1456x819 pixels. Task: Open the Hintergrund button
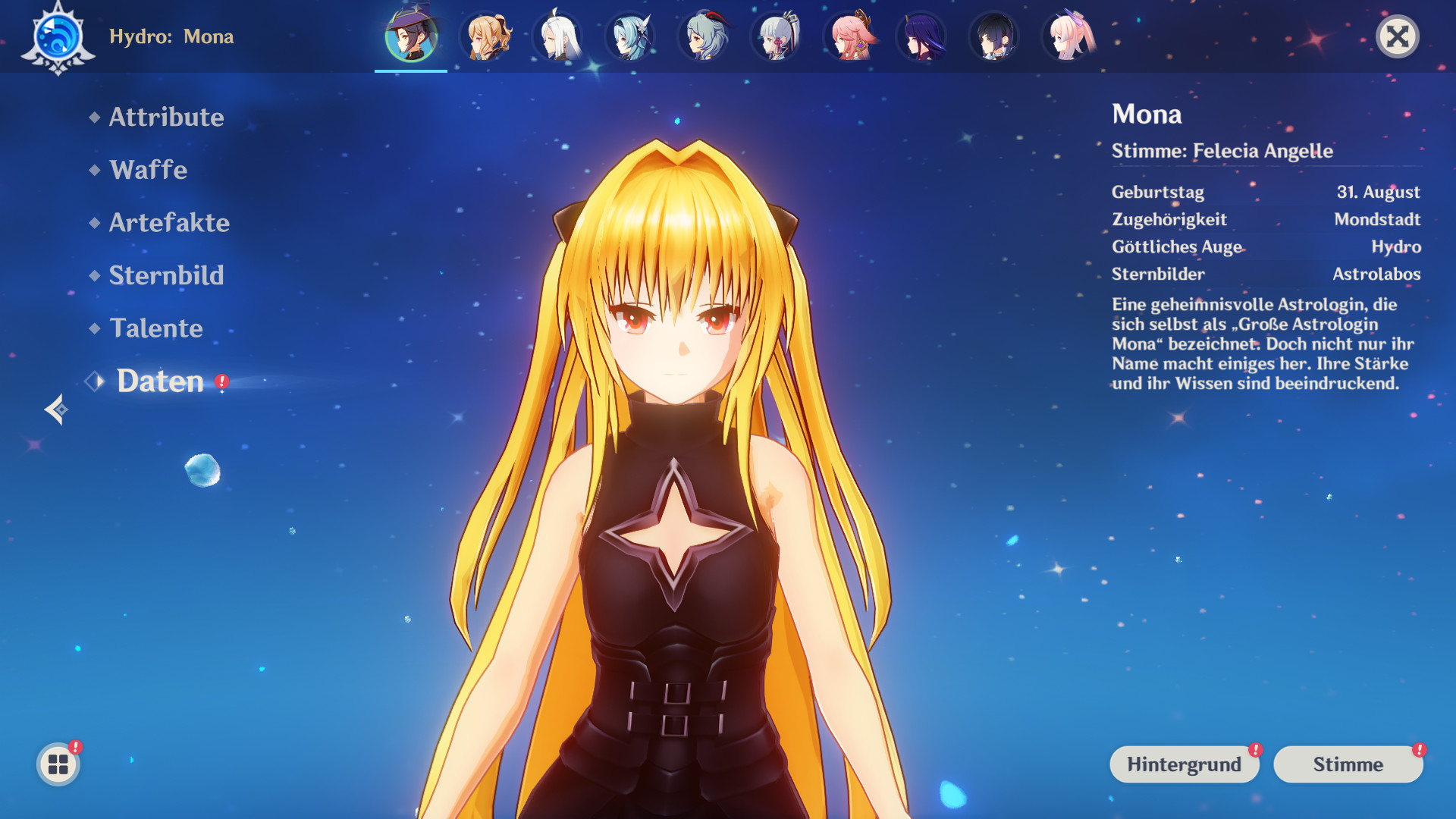1185,764
